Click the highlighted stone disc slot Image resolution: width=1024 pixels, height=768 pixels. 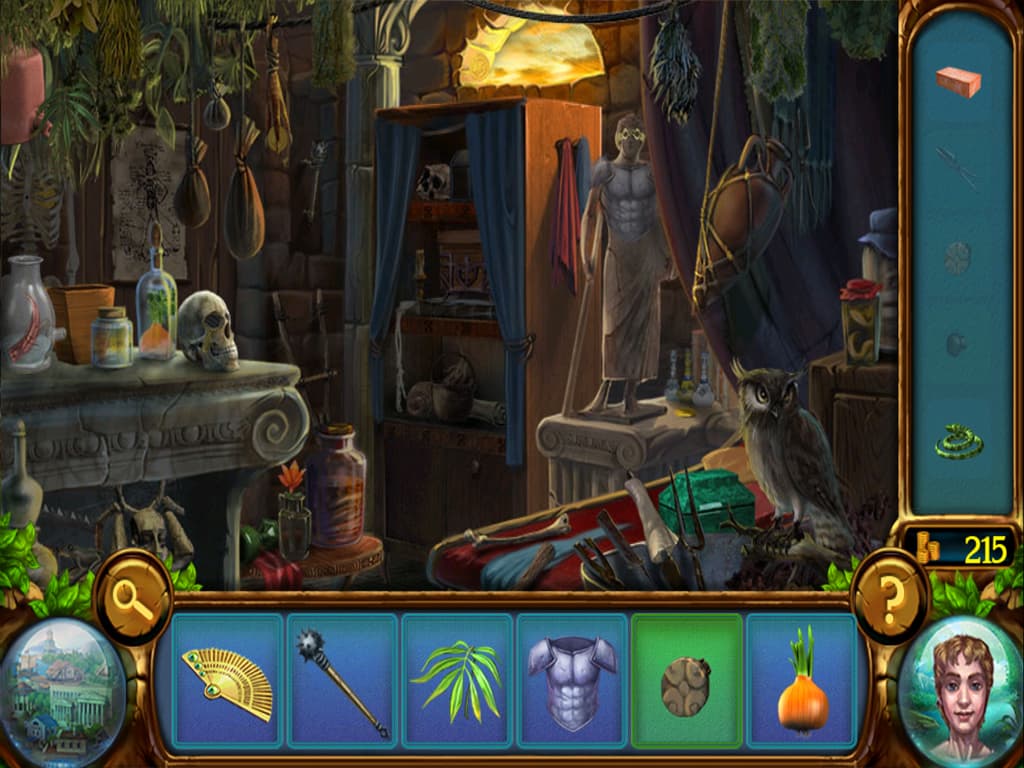point(687,682)
